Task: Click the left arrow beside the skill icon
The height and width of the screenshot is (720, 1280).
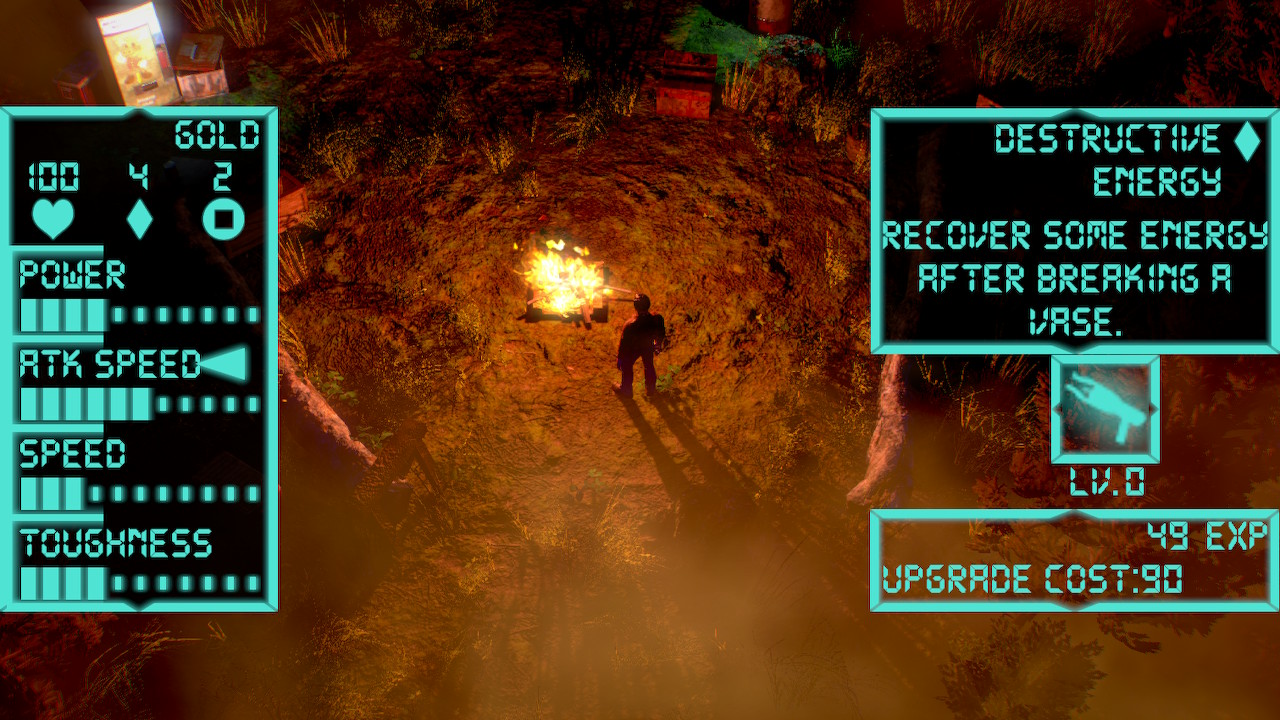Action: coord(1056,408)
